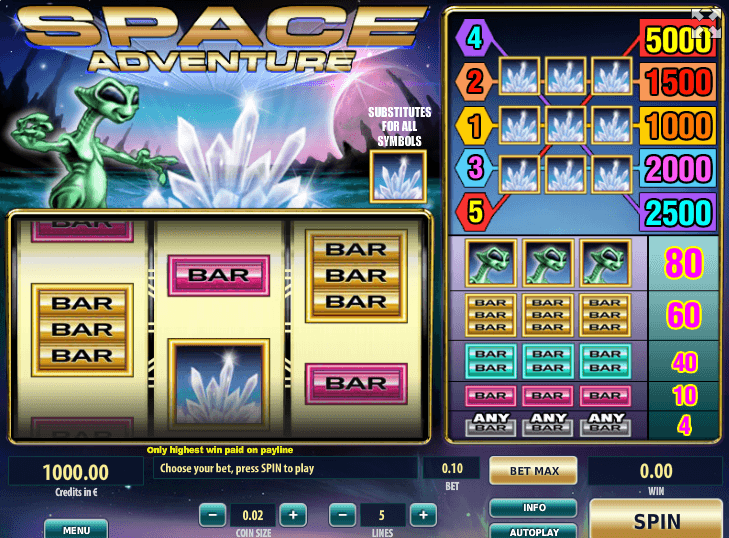Image resolution: width=729 pixels, height=538 pixels.
Task: Increase the coin size
Action: 292,515
